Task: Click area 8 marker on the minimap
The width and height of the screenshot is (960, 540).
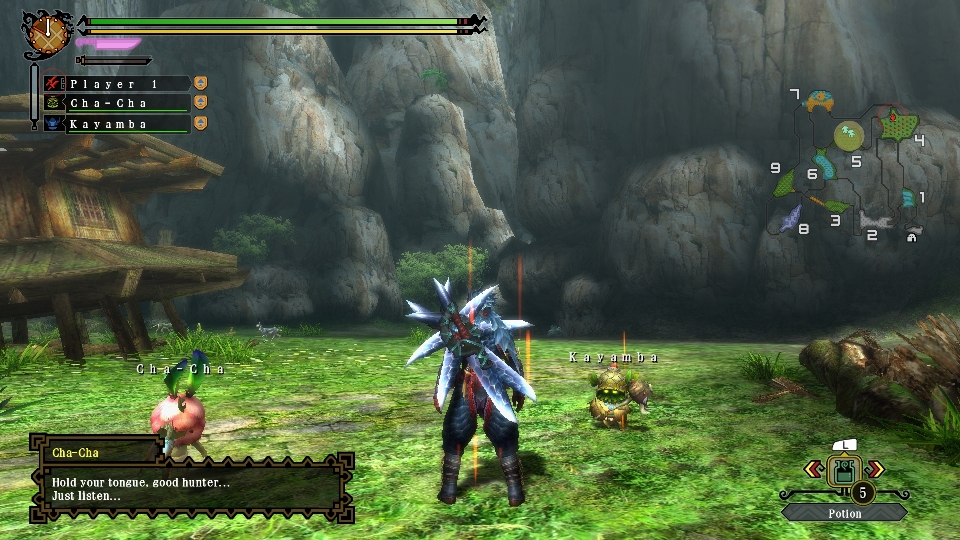Action: coord(792,217)
